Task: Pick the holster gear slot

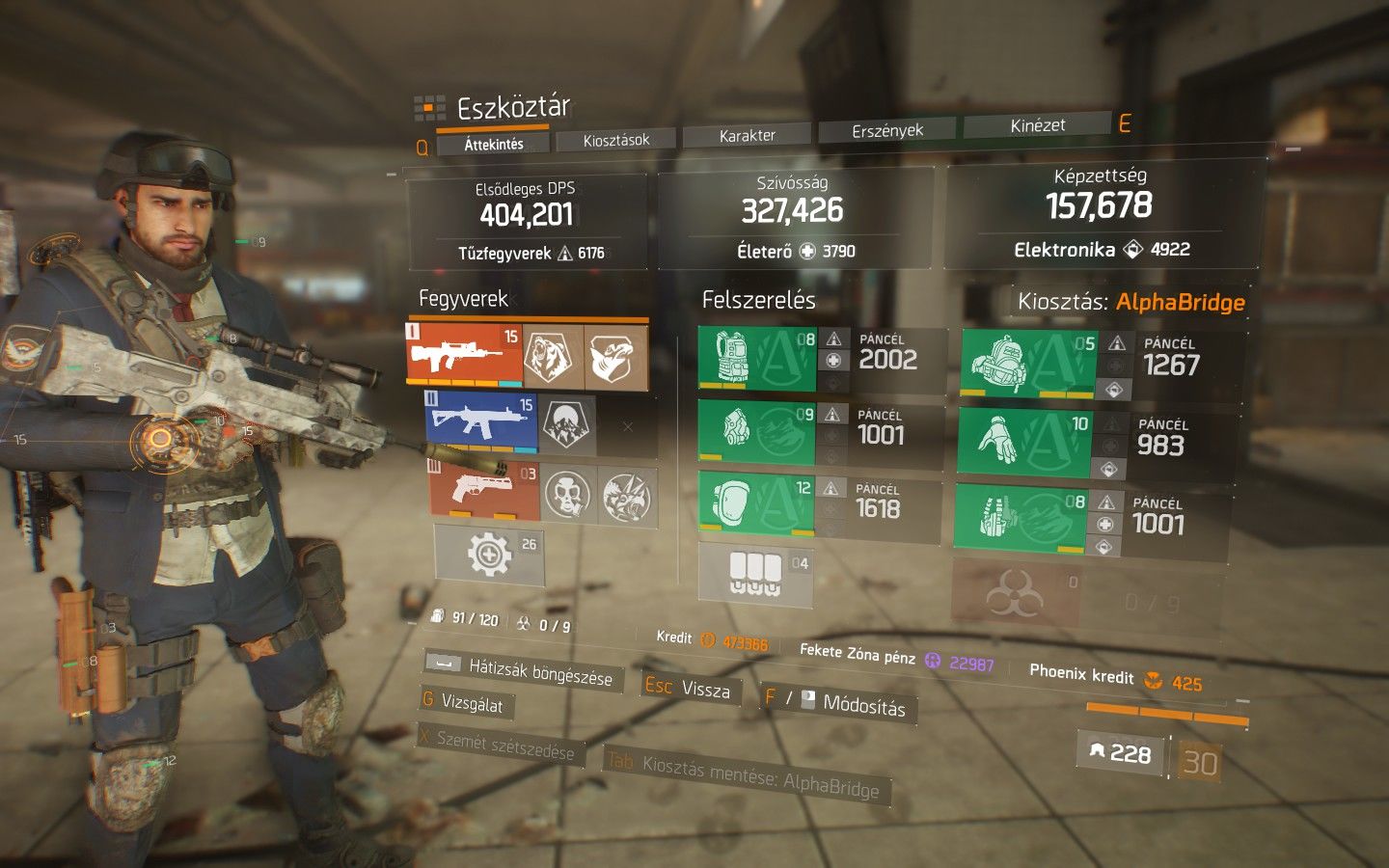Action: click(1021, 518)
